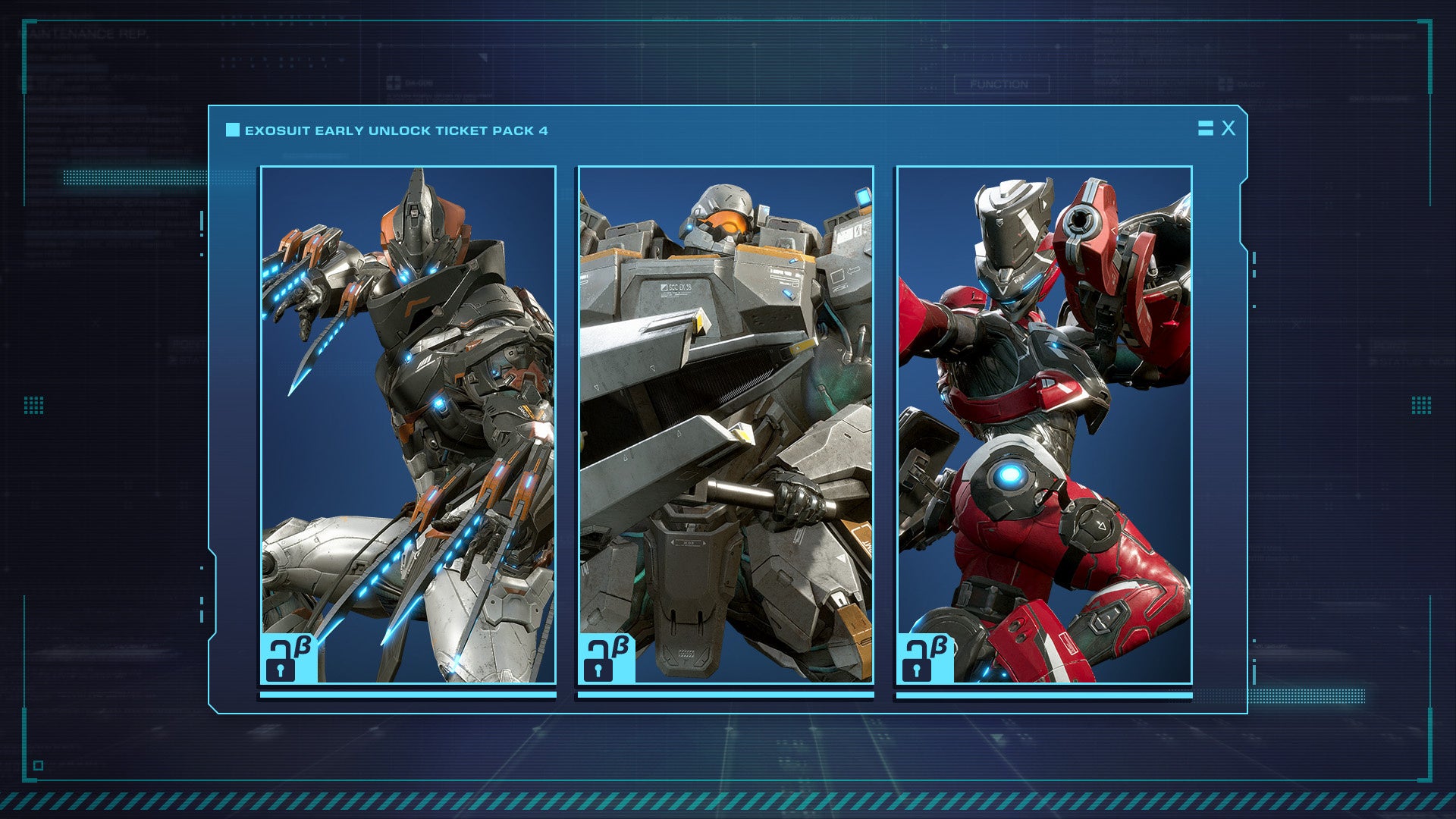Select the clawed black-and-orange exosuit card

click(x=408, y=425)
